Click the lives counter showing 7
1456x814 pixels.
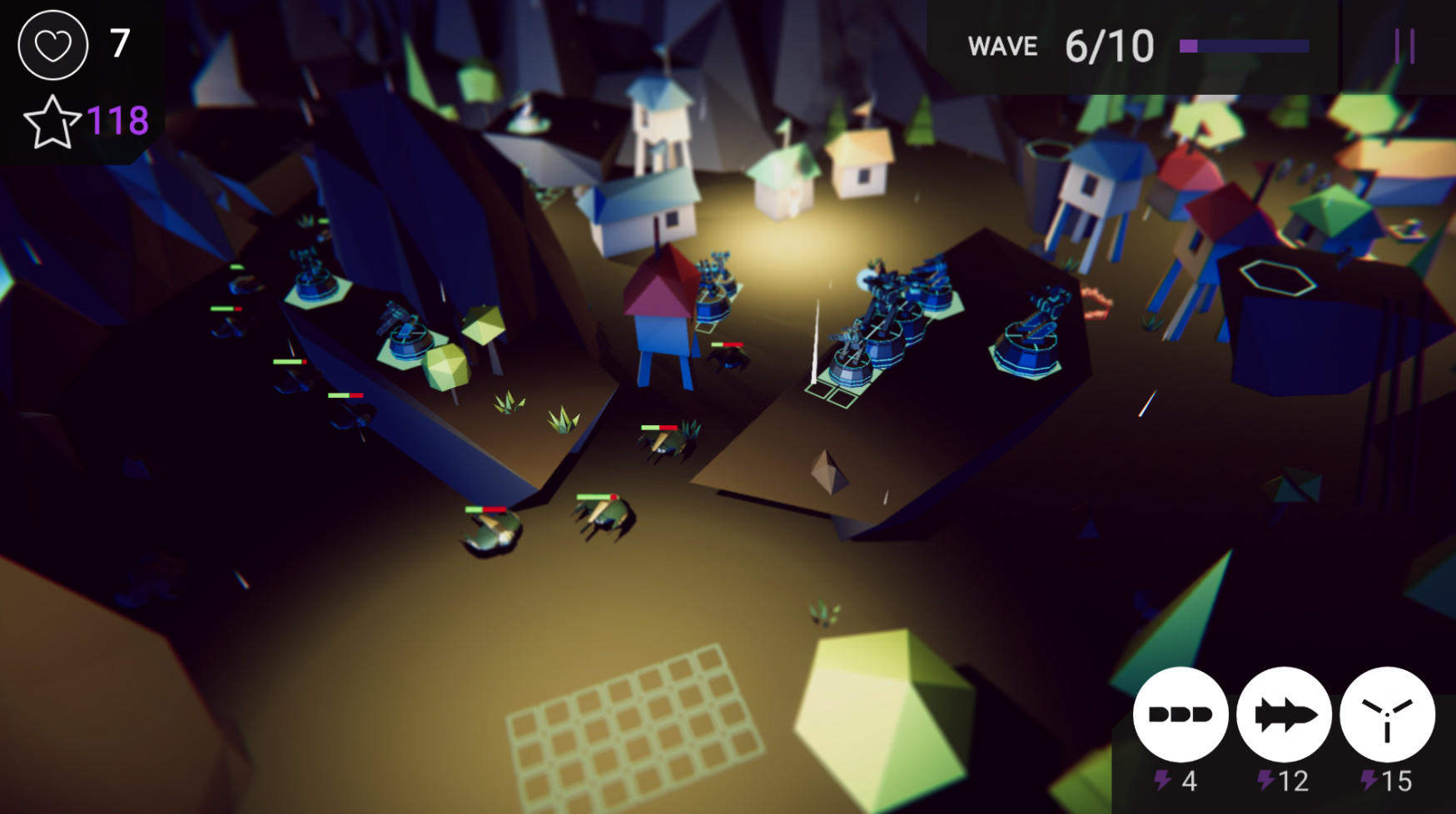click(x=119, y=43)
